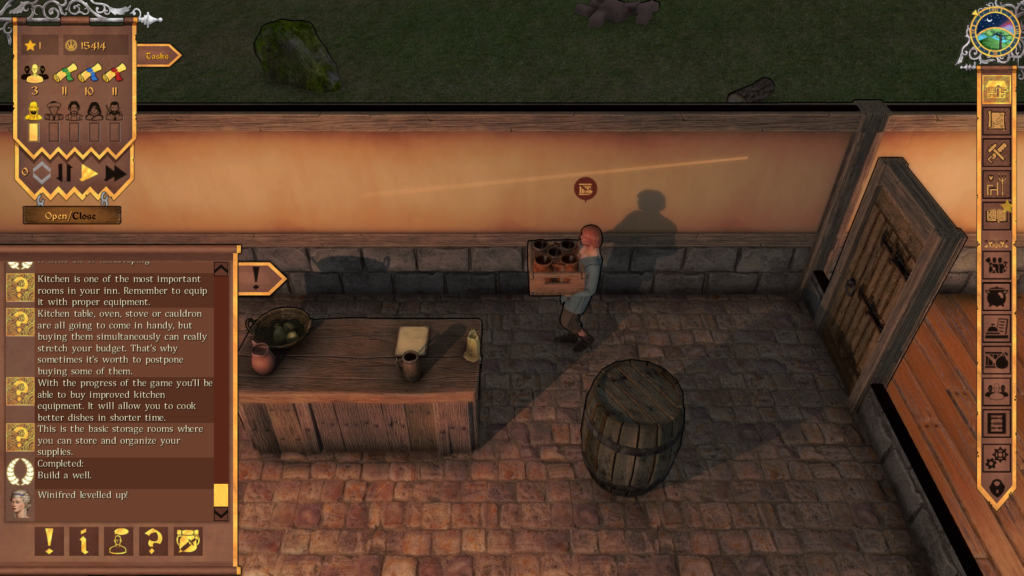Viewport: 1024px width, 576px height.
Task: Open the service bell orders menu
Action: pyautogui.click(x=995, y=328)
